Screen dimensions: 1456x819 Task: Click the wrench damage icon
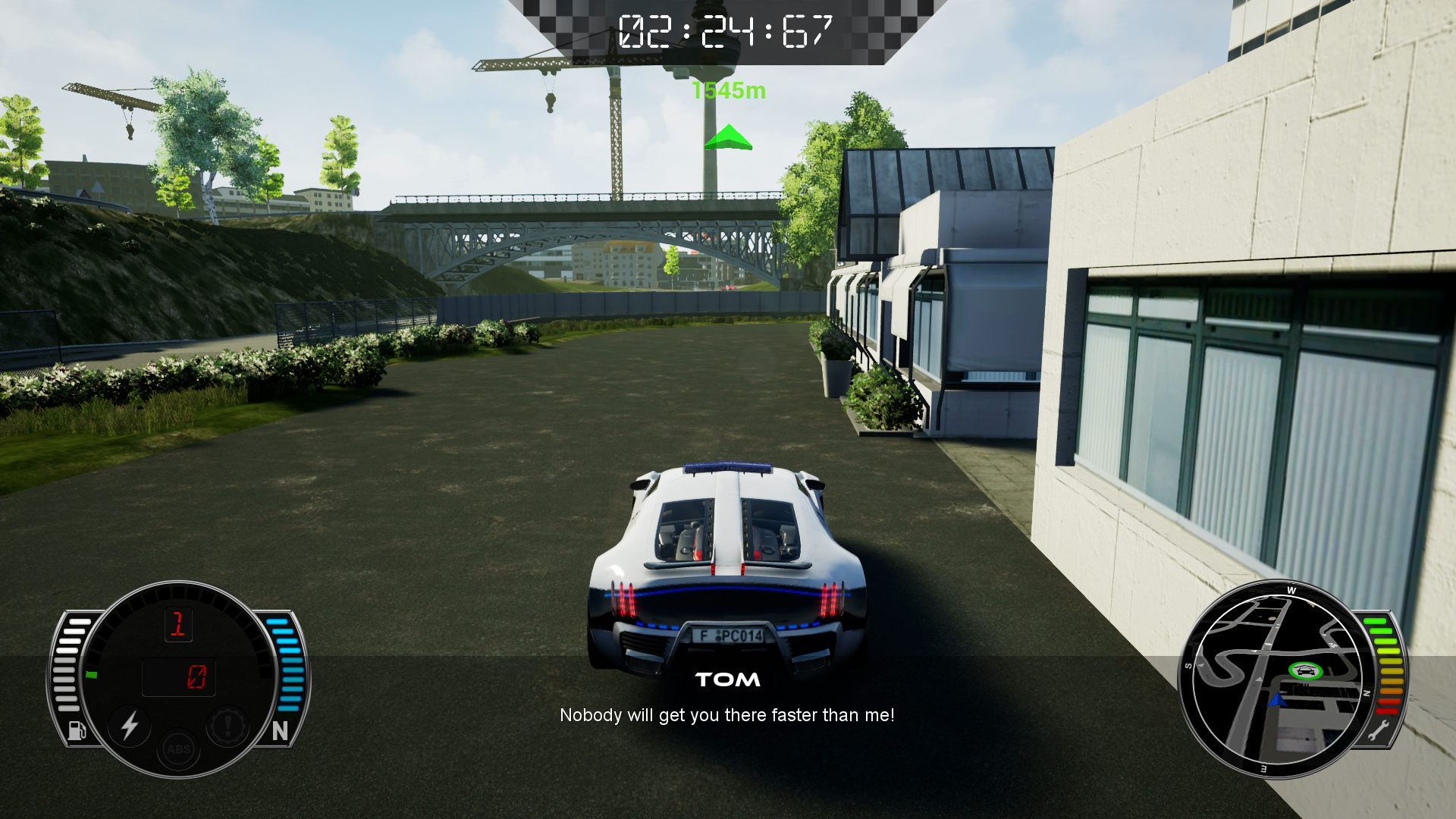coord(1378,730)
